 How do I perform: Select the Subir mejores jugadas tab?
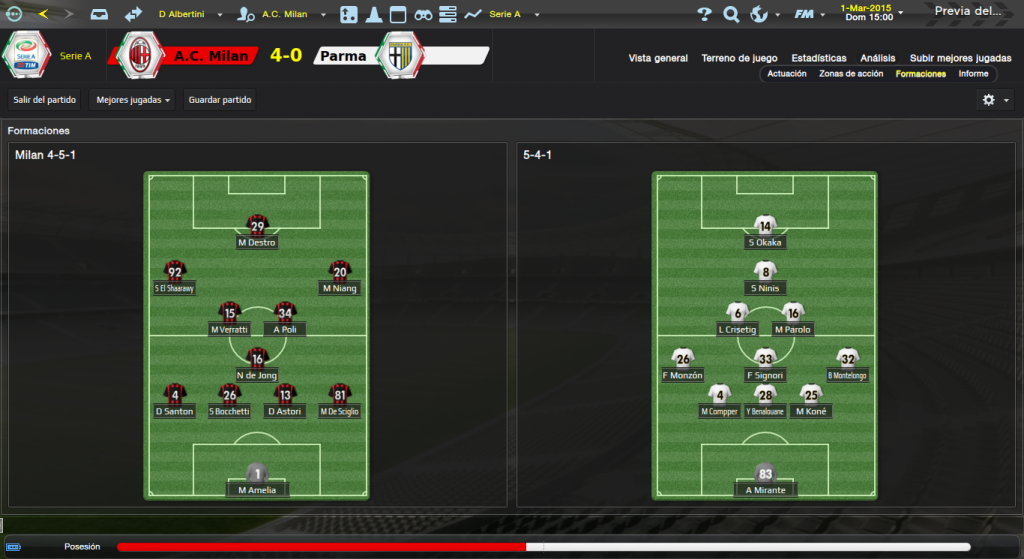[x=961, y=58]
